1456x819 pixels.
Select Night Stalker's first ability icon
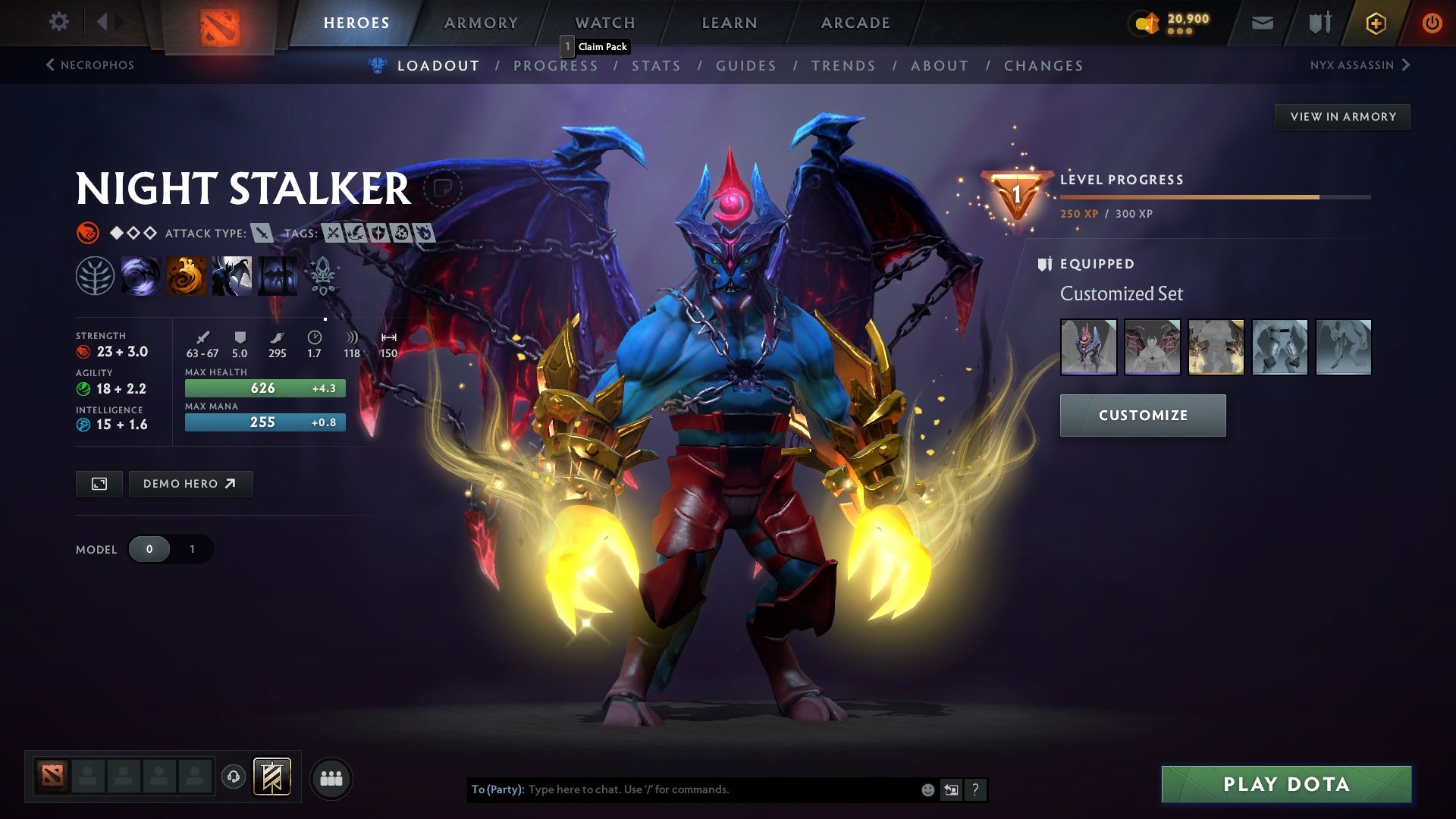tap(142, 276)
